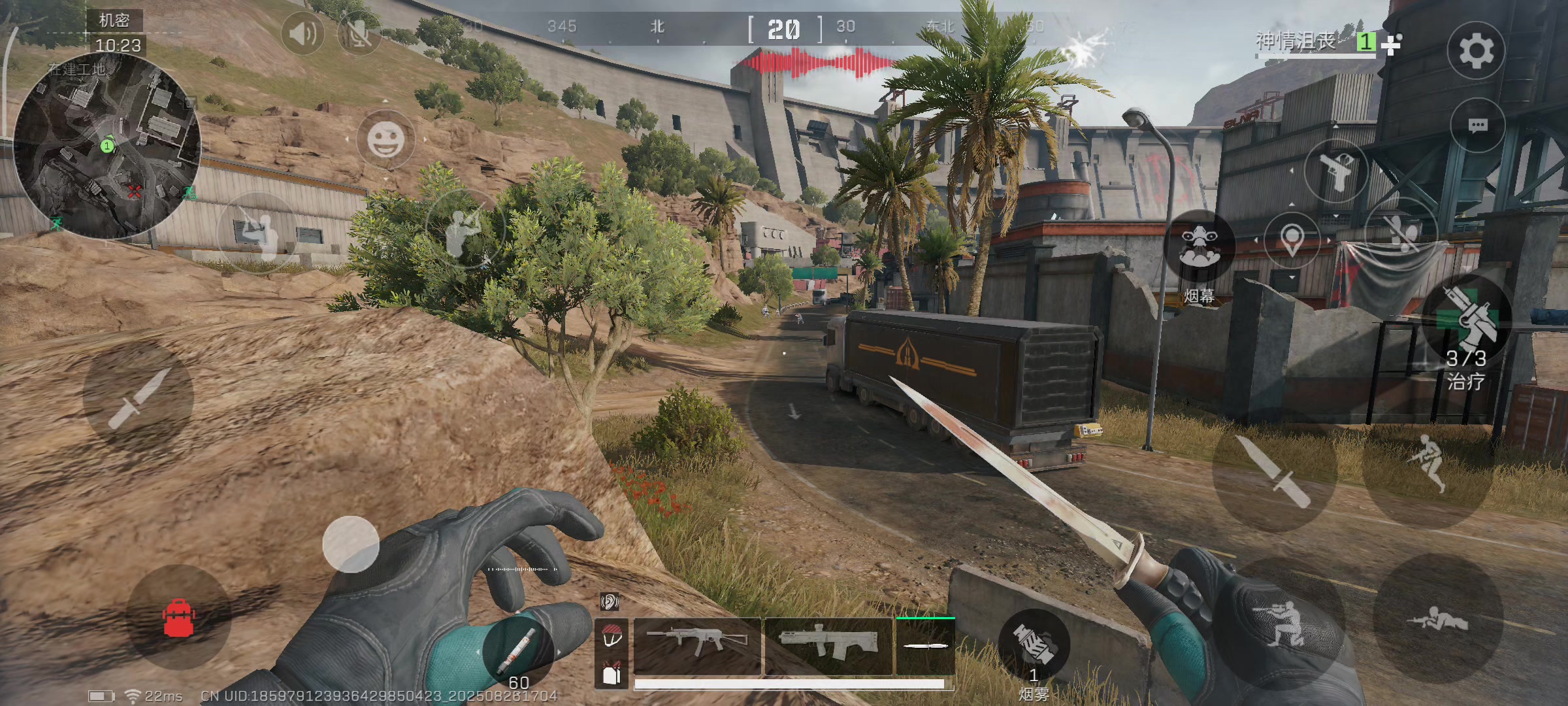Tap the prone stance button
The height and width of the screenshot is (706, 1568).
(x=1438, y=619)
